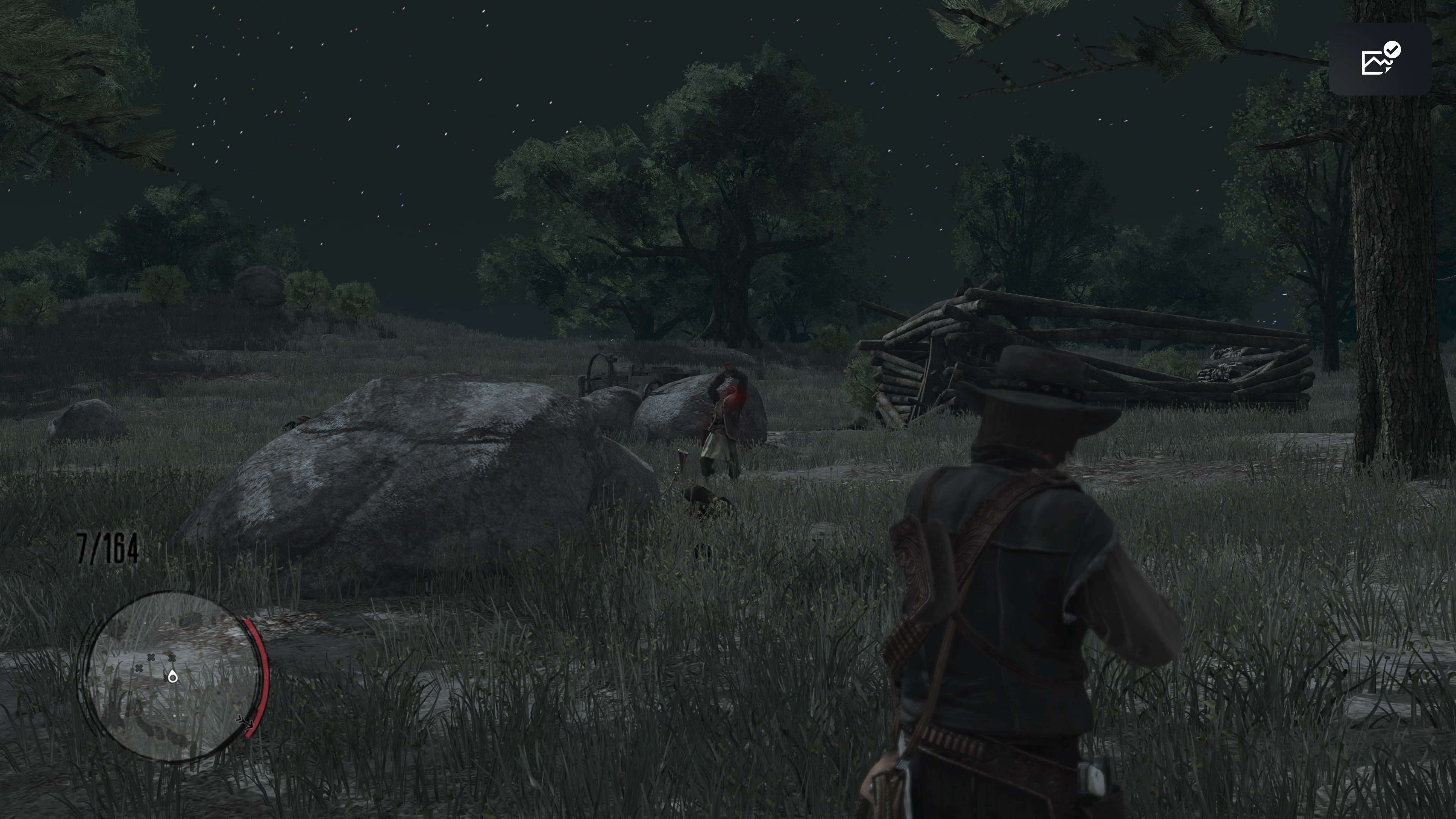Image resolution: width=1456 pixels, height=819 pixels.
Task: Select the waypoint blip on the minimap
Action: [x=173, y=676]
